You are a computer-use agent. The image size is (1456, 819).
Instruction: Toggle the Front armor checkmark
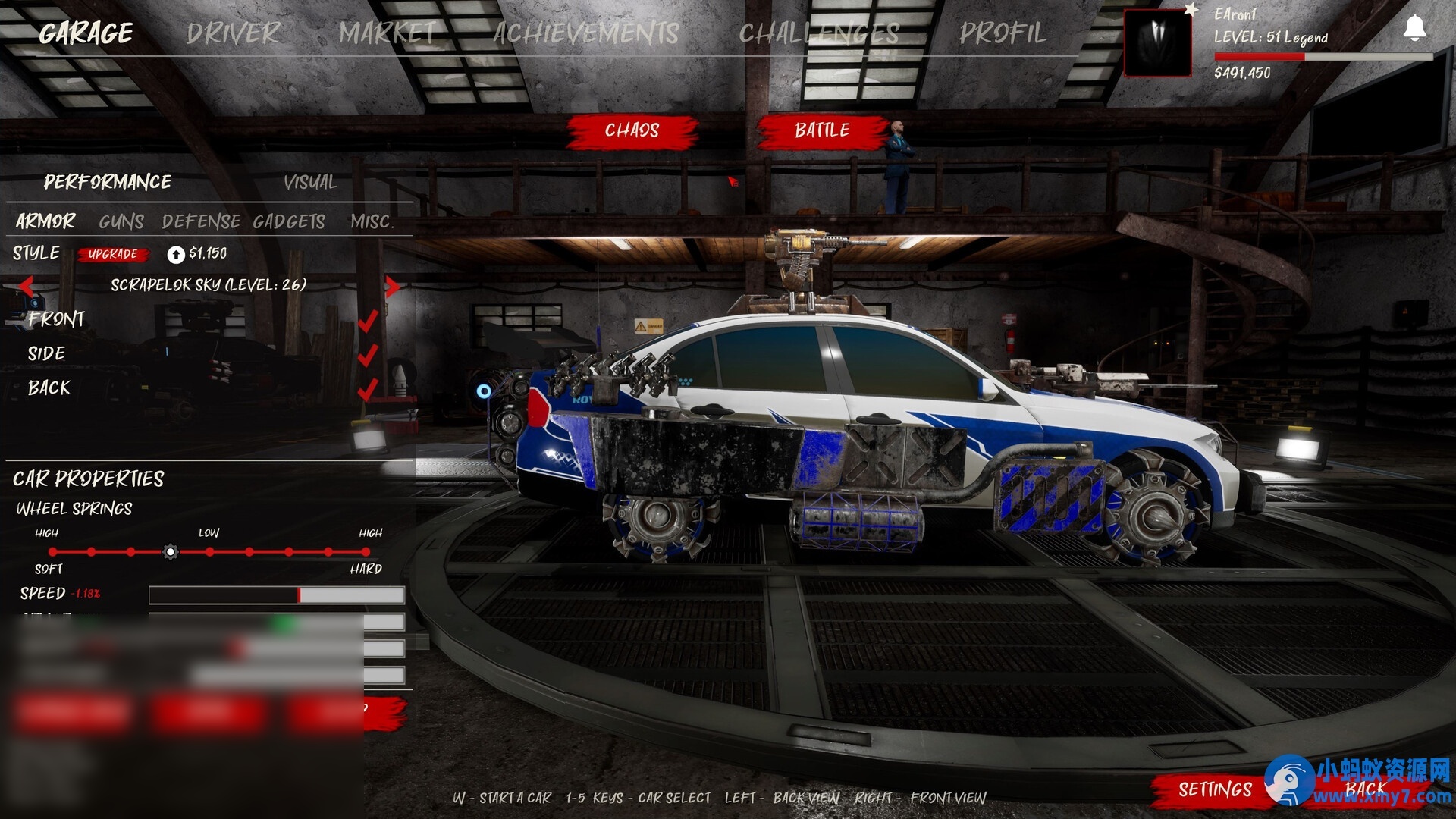pos(368,321)
